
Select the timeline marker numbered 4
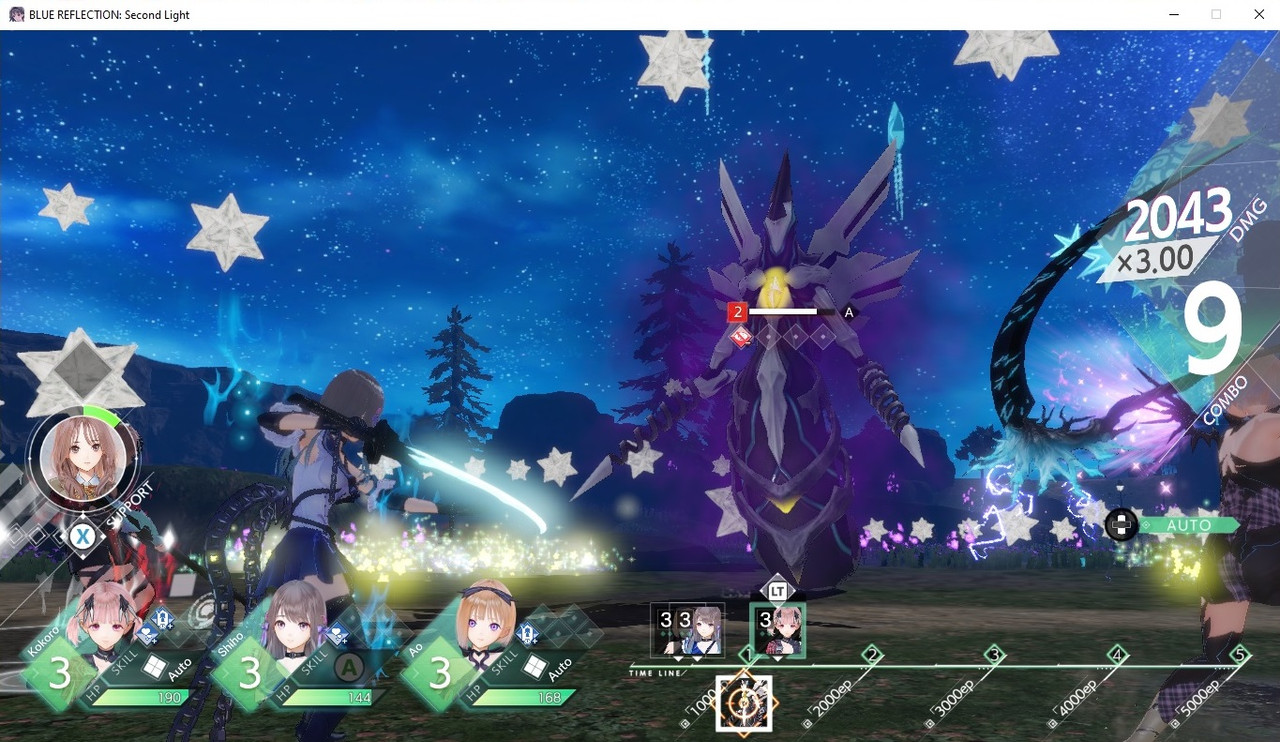1117,656
